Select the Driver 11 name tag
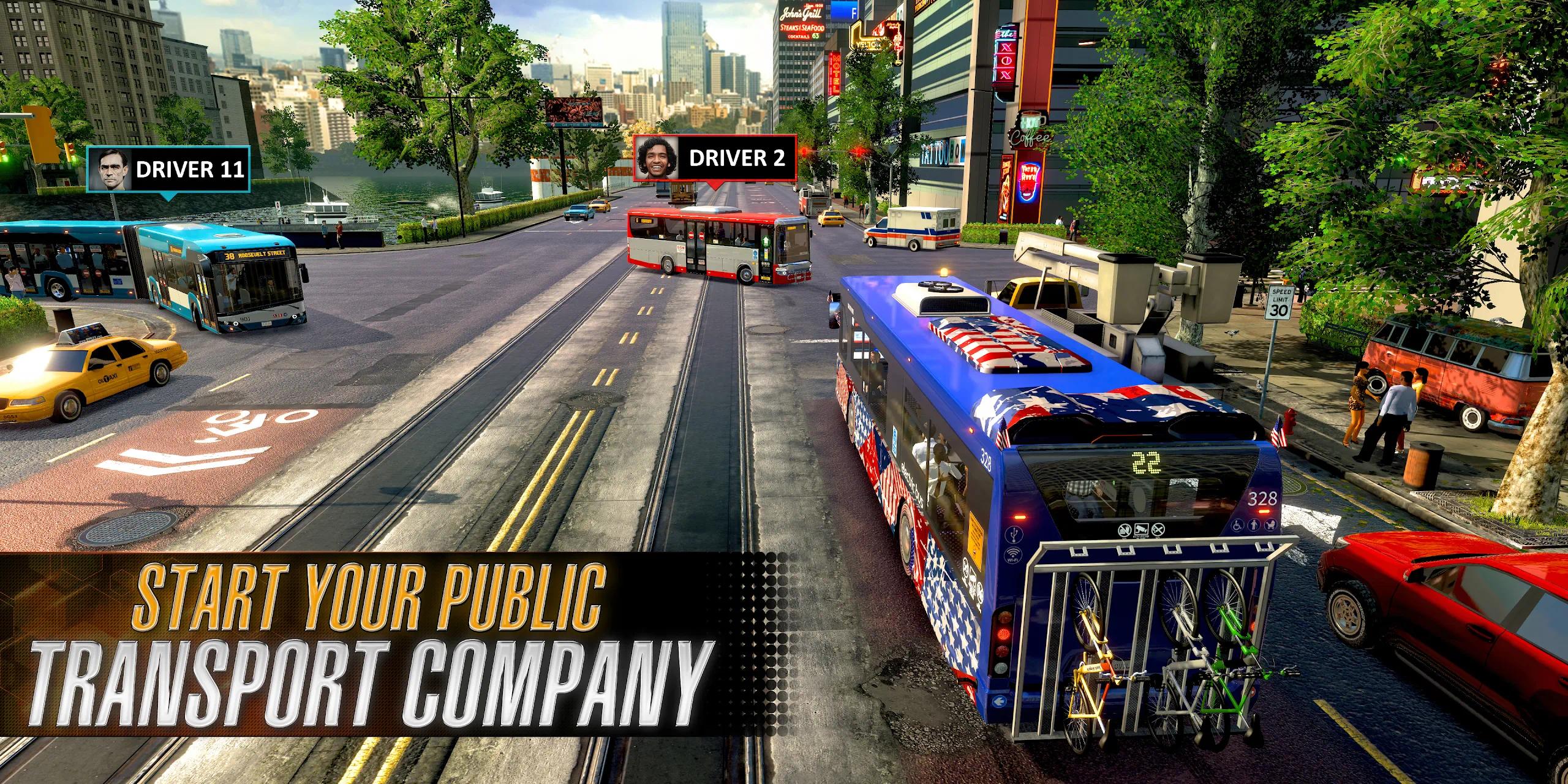1568x784 pixels. 168,169
